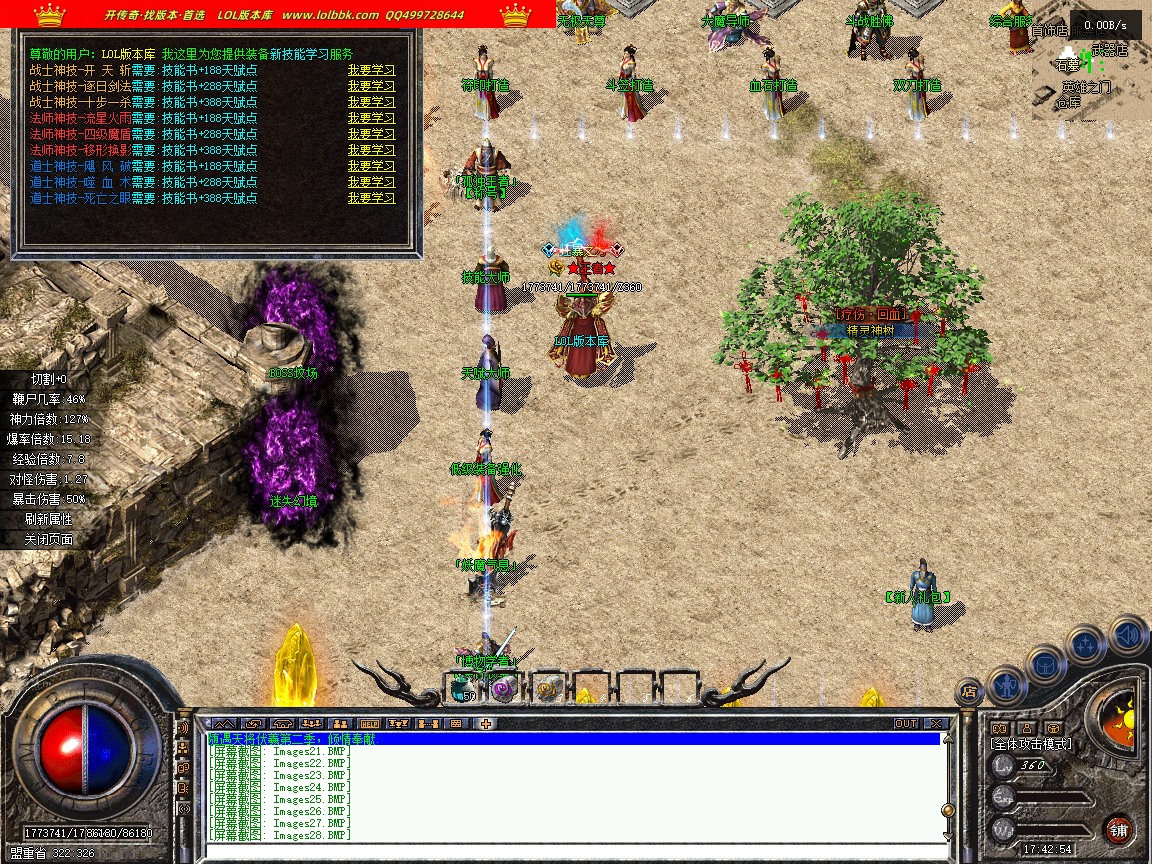Close the chat window with X

click(936, 723)
